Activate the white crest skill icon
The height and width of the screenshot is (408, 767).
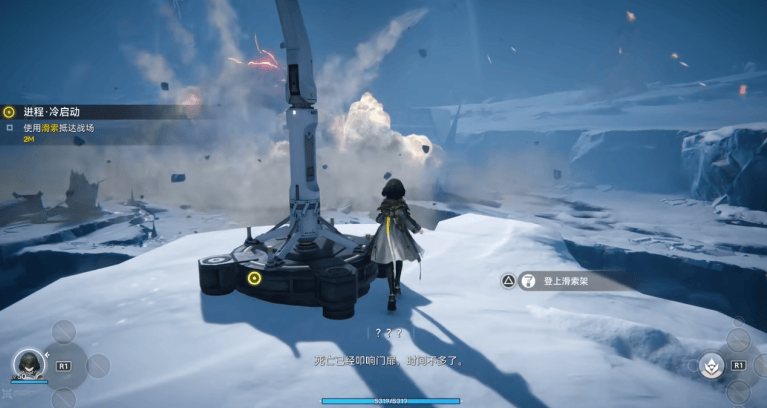point(711,364)
